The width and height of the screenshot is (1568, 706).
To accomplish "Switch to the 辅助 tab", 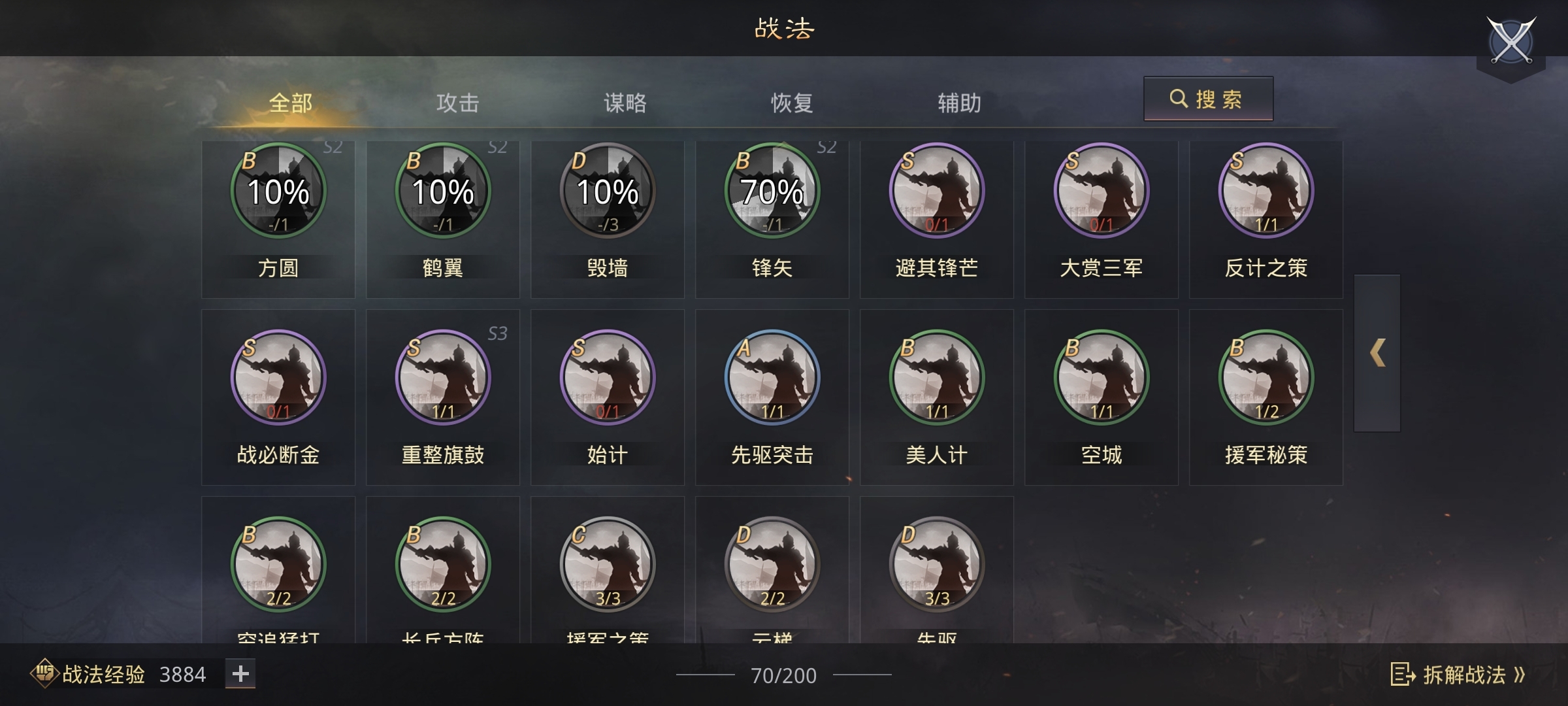I will [958, 103].
